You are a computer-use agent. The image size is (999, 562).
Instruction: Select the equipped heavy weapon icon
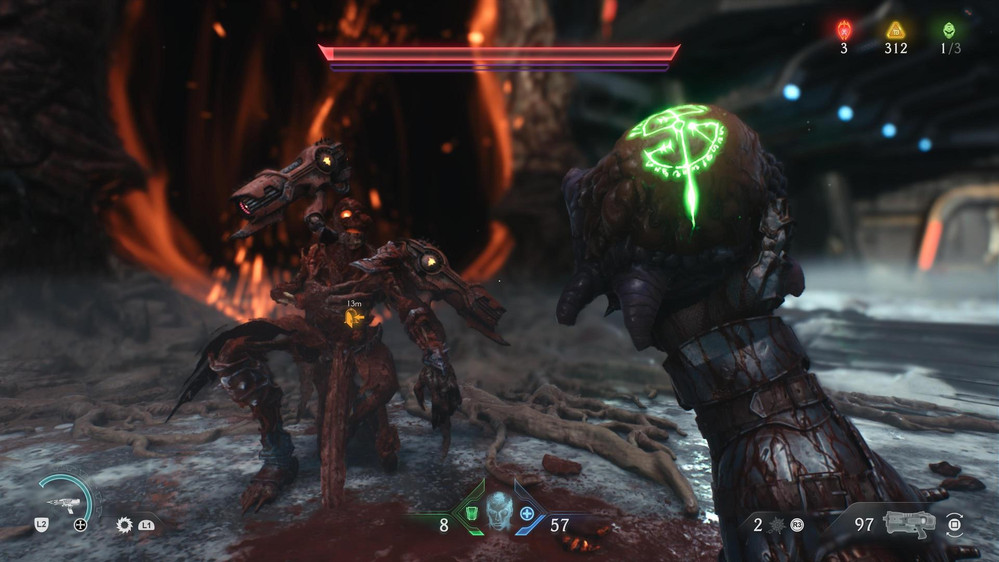[909, 521]
